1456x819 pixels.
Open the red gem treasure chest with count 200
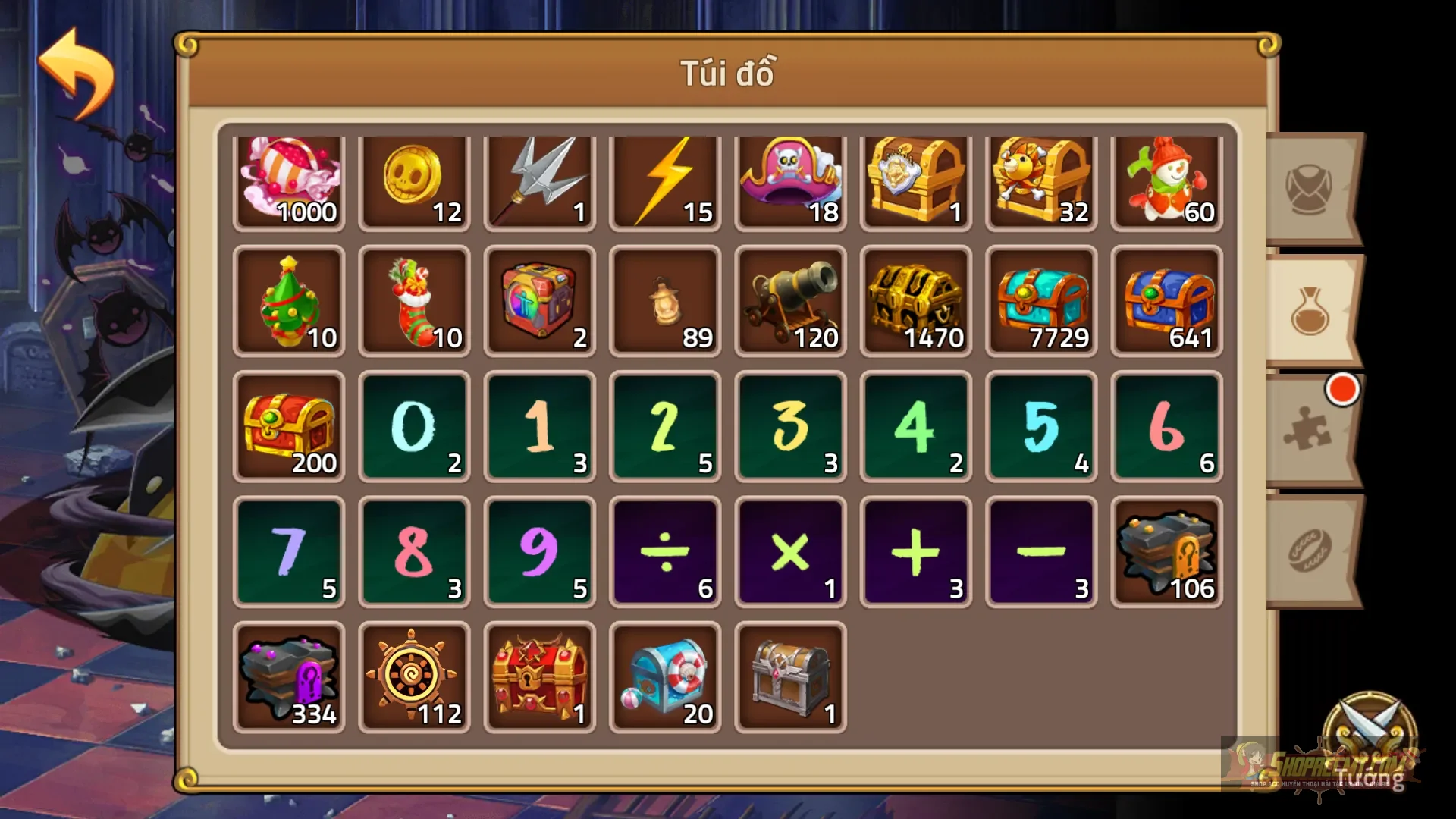(289, 427)
